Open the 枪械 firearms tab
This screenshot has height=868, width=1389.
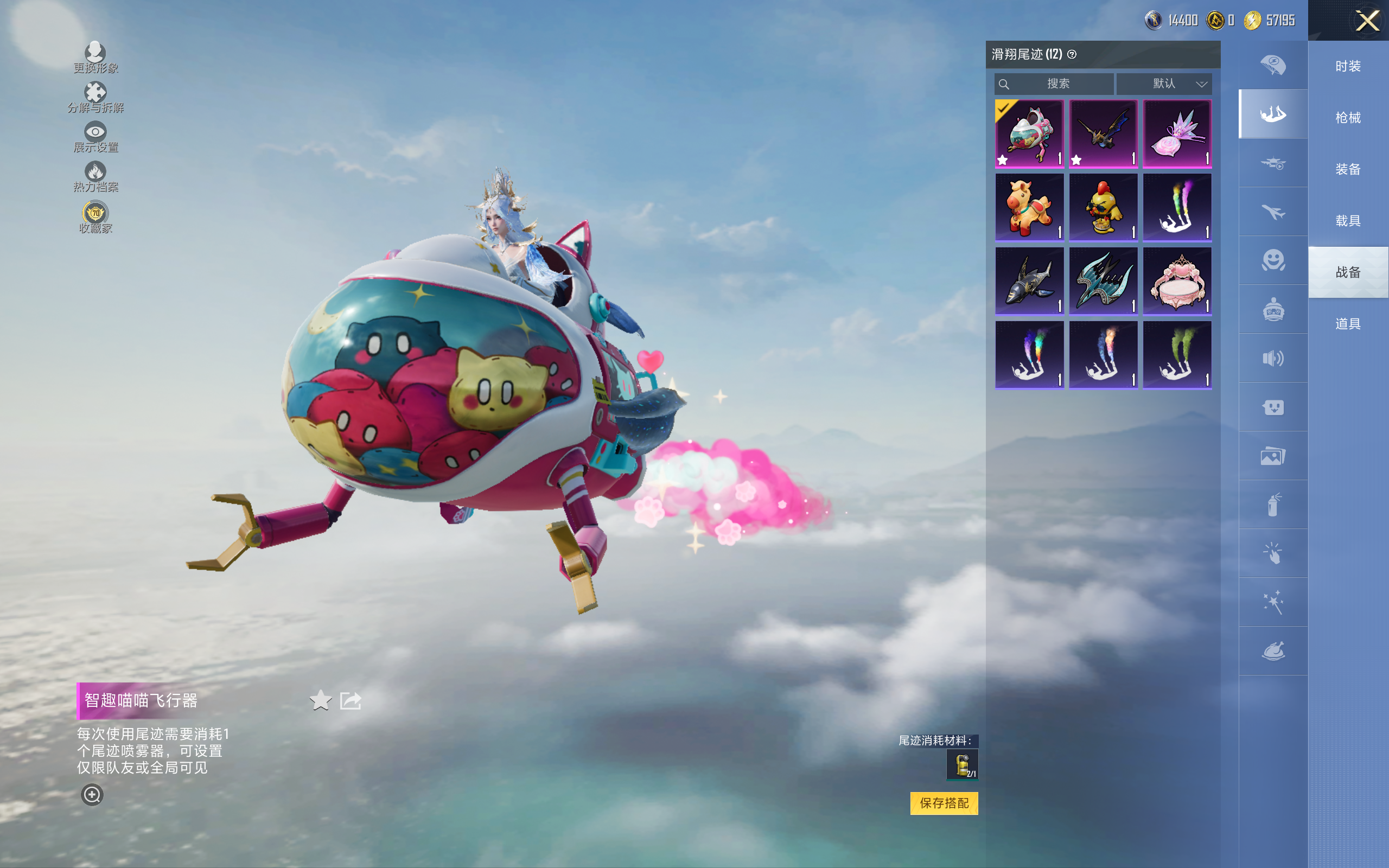pos(1348,118)
